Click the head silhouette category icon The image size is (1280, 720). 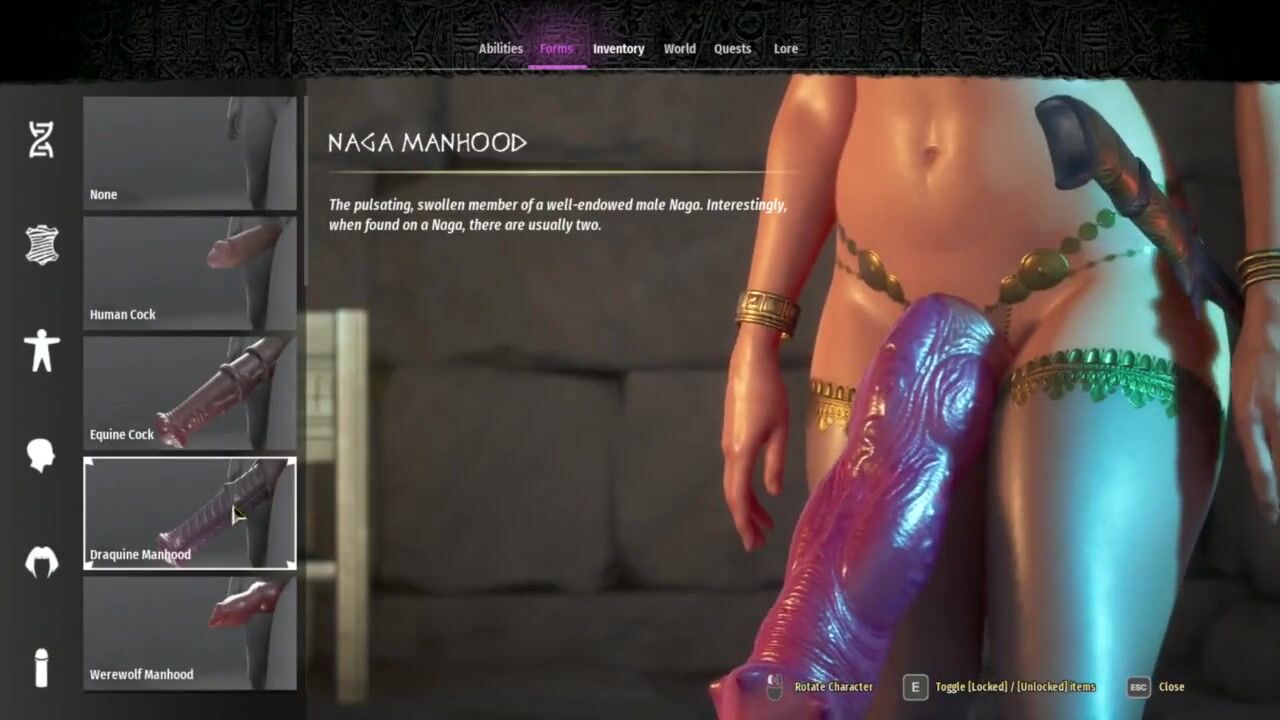[41, 455]
